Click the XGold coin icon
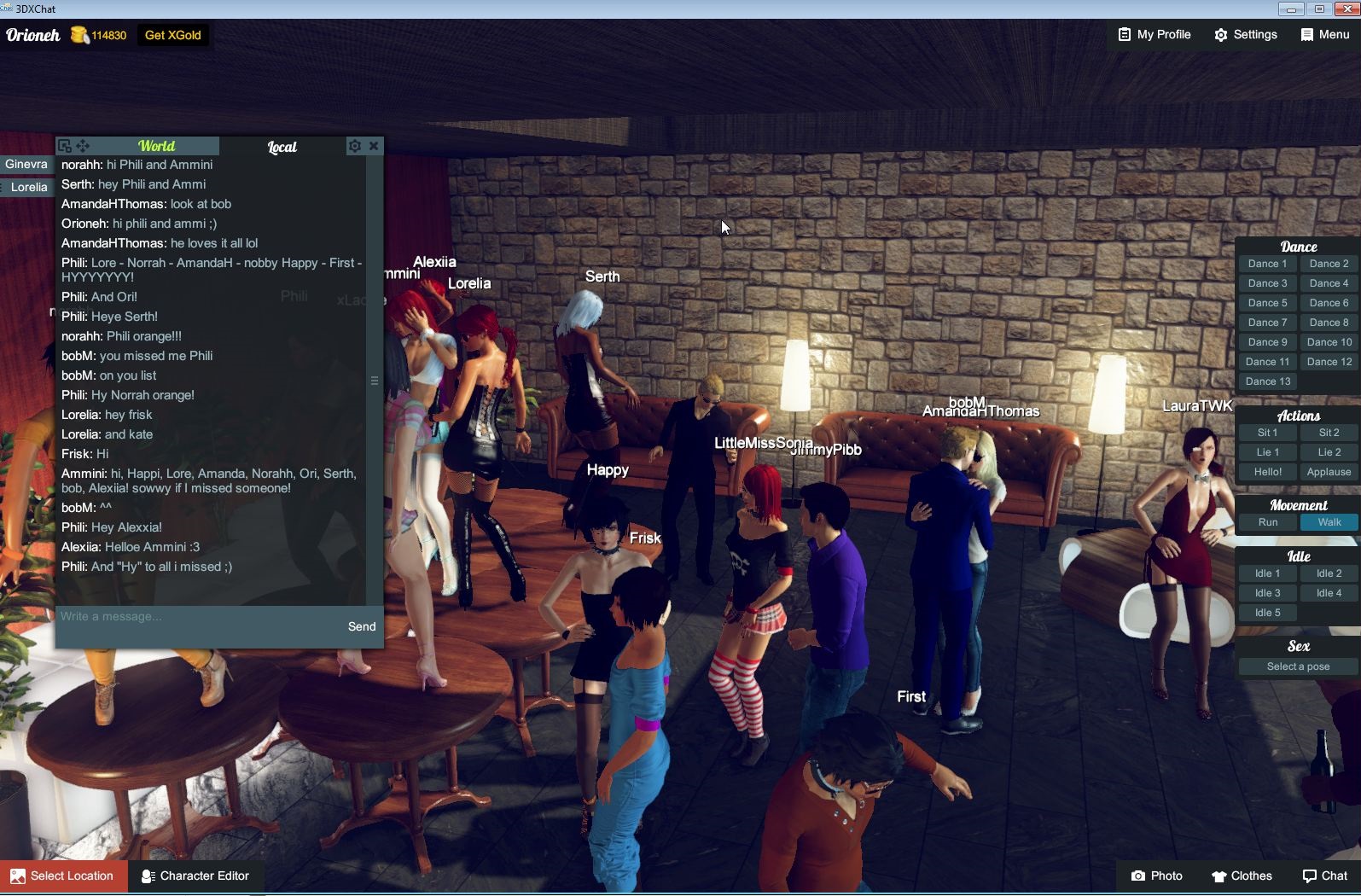1361x896 pixels. (79, 35)
